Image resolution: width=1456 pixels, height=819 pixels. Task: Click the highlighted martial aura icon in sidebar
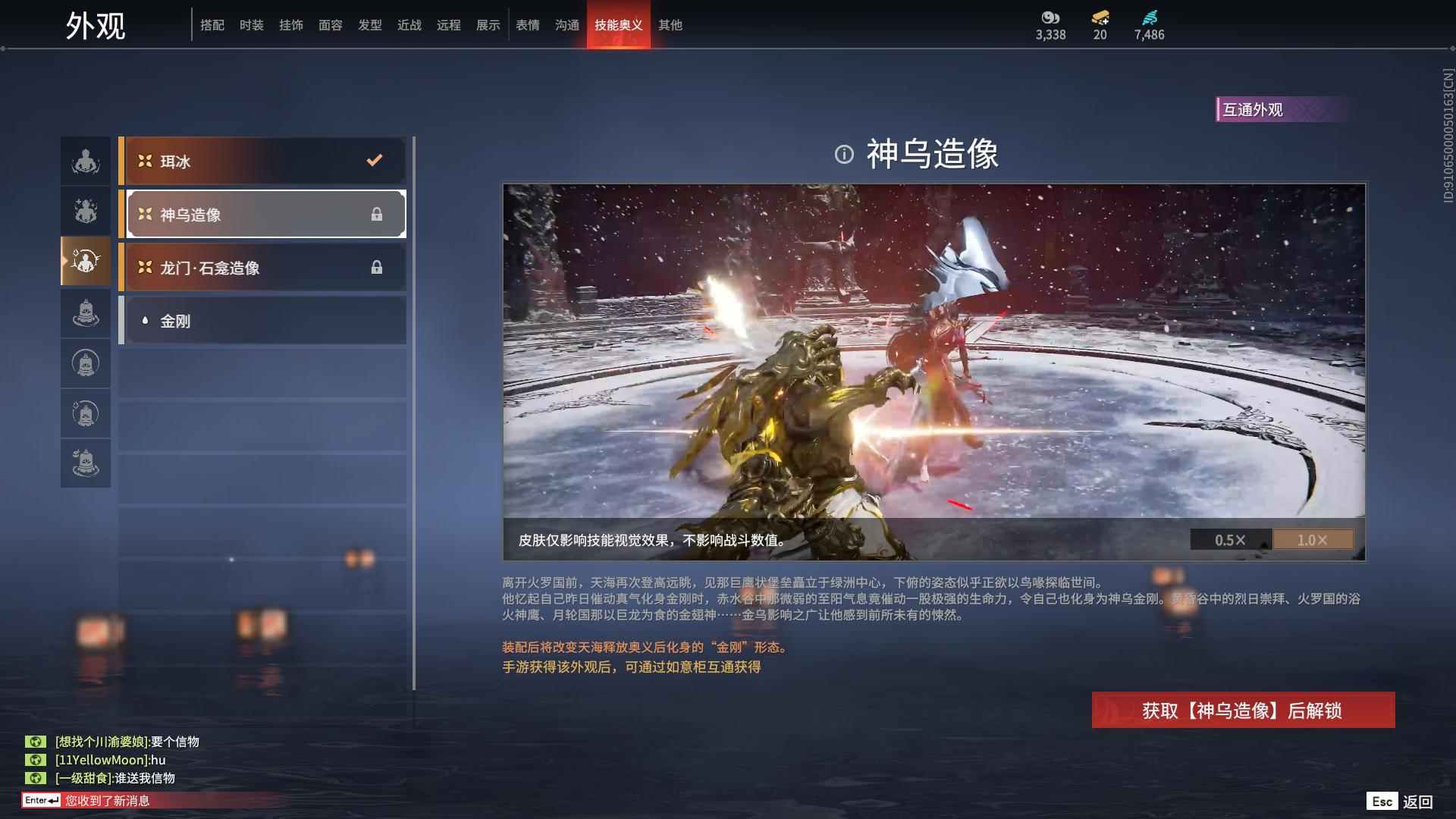(86, 262)
